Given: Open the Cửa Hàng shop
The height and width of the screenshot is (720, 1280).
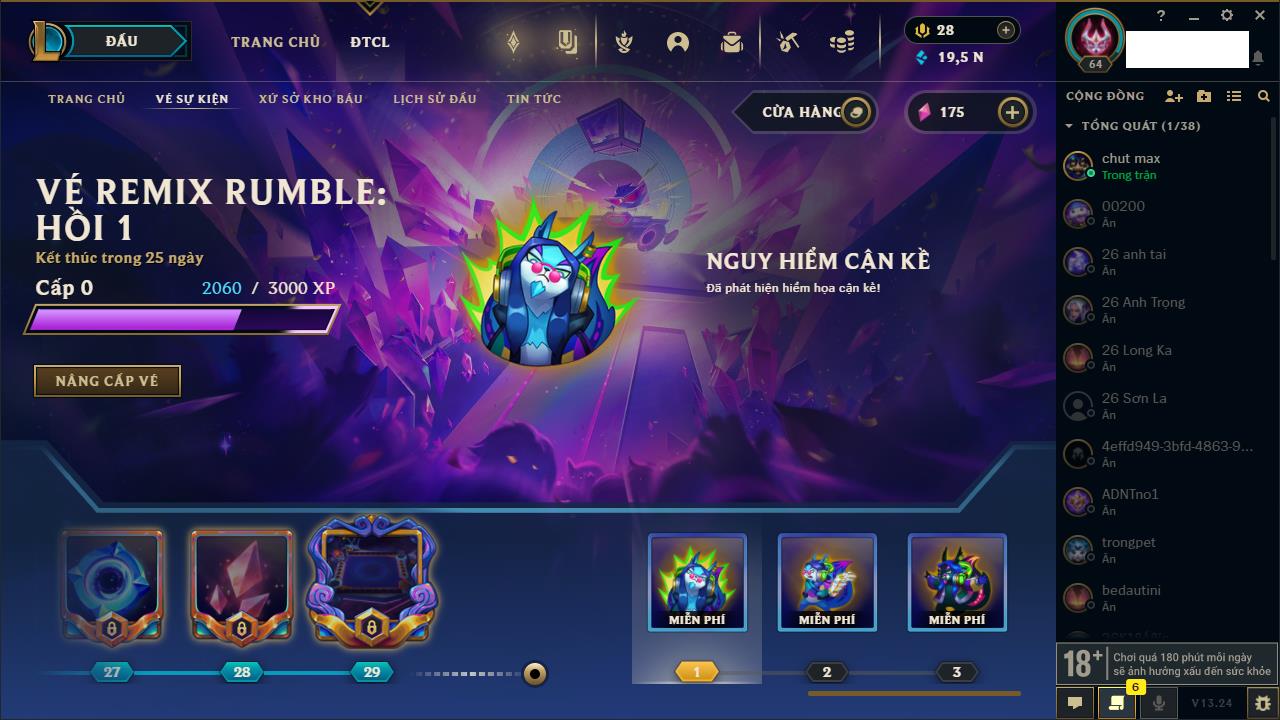Looking at the screenshot, I should coord(805,112).
